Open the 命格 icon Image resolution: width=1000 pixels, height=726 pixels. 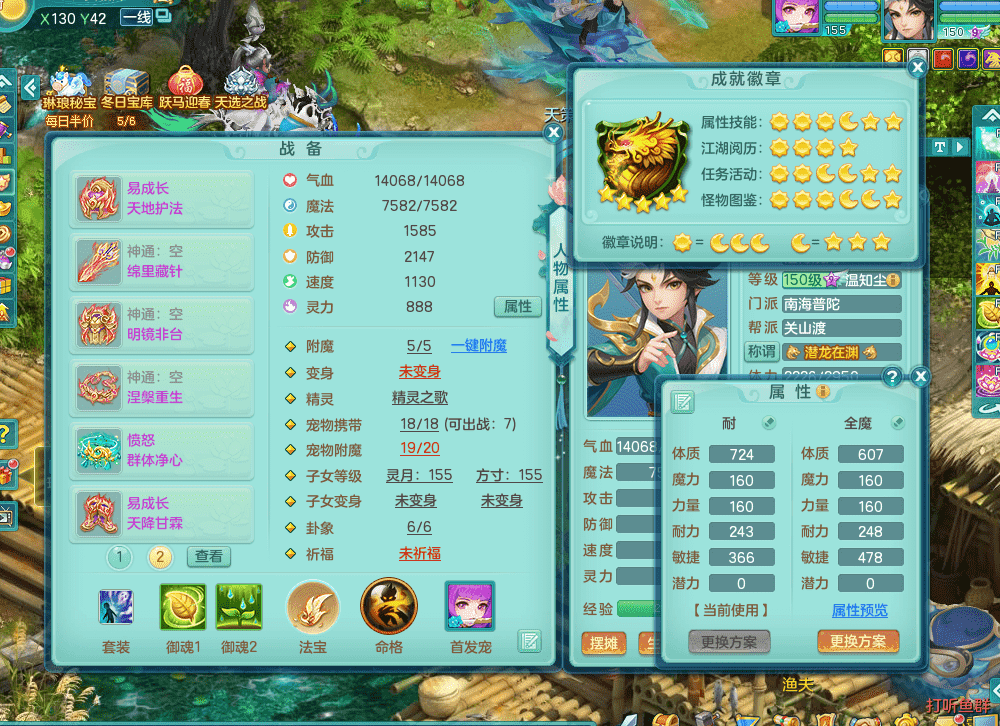coord(388,607)
